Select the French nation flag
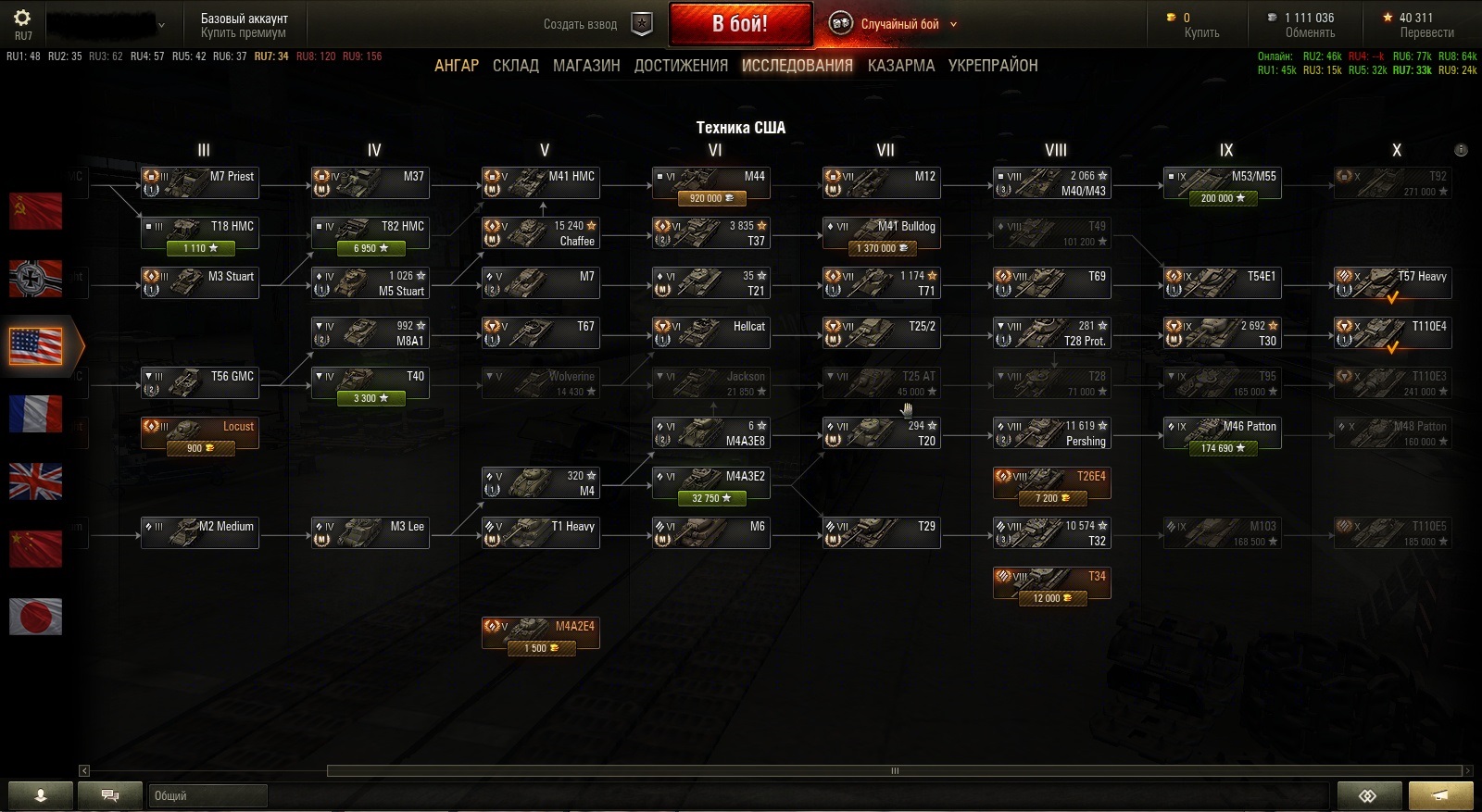1482x812 pixels. click(x=35, y=414)
